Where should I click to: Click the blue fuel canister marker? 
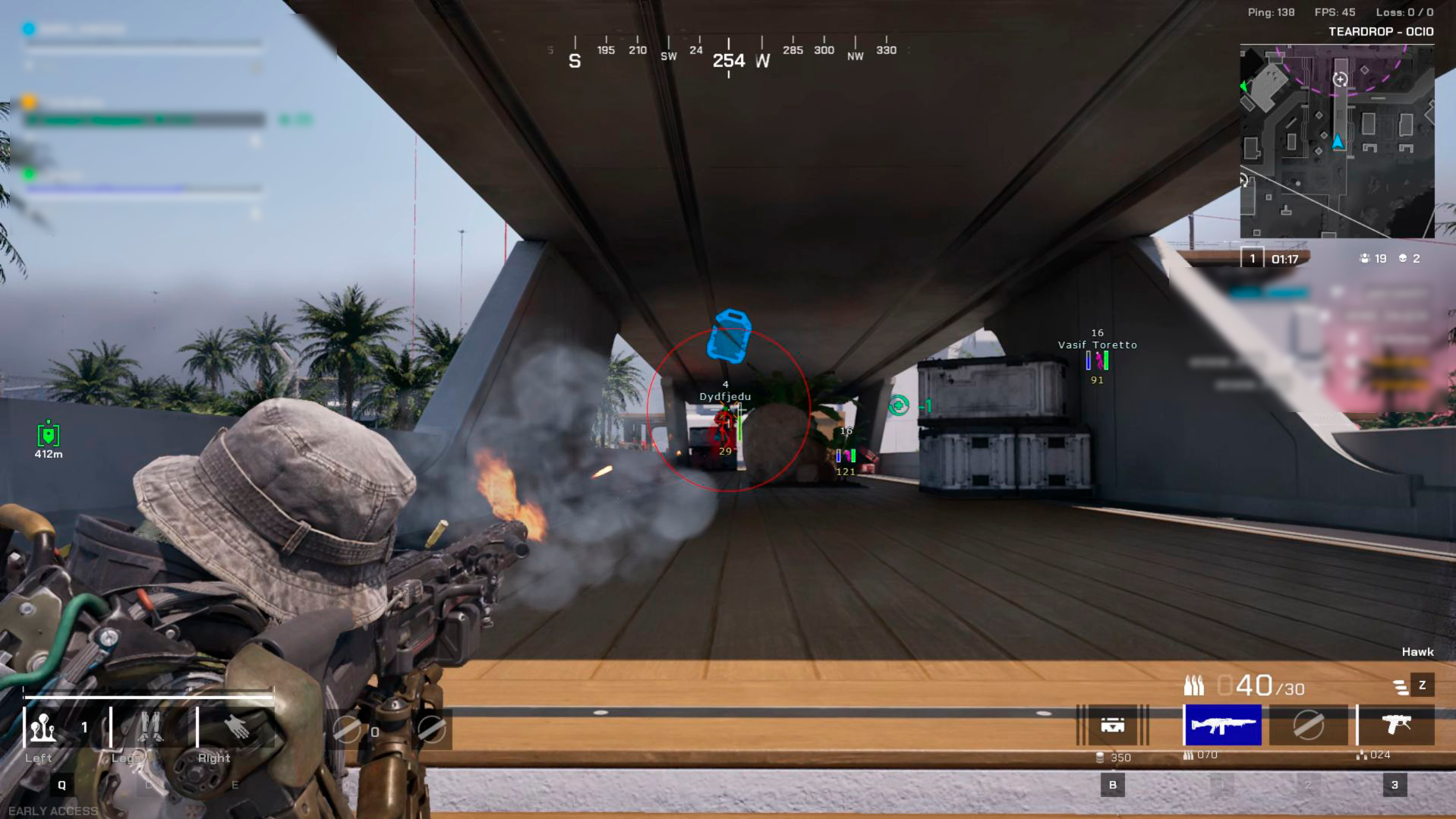click(729, 335)
